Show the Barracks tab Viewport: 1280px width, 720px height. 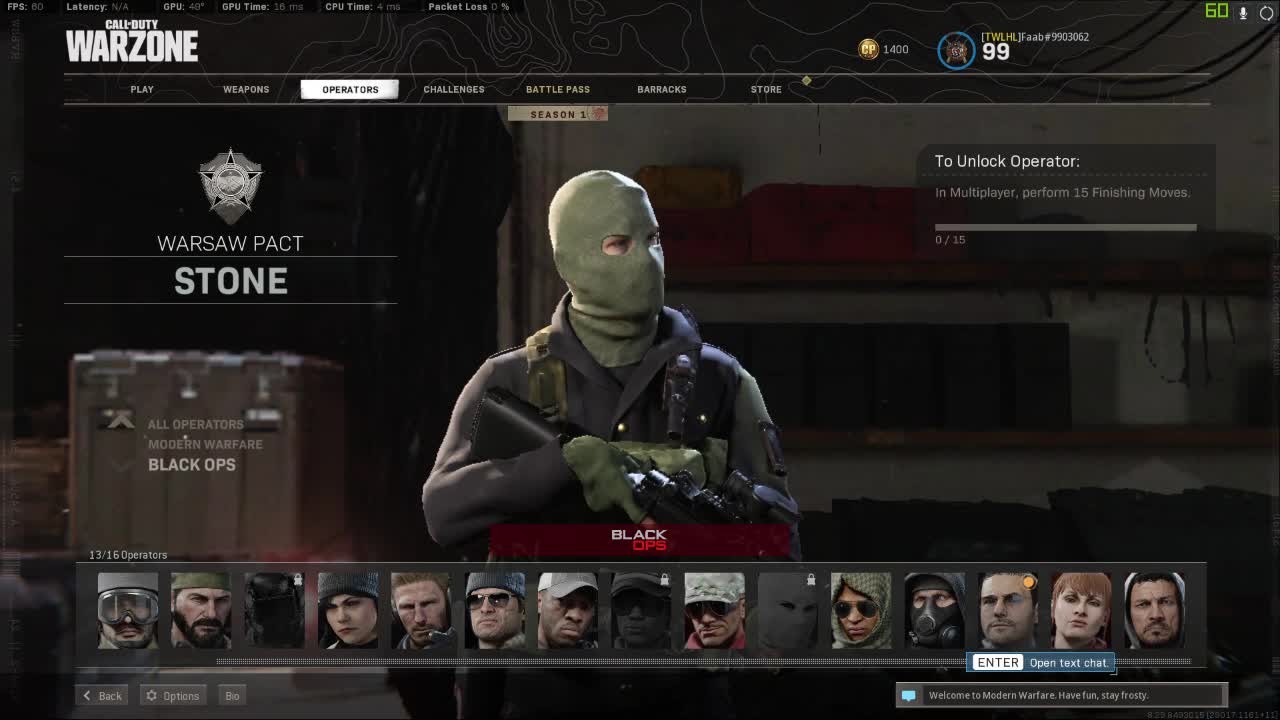662,90
